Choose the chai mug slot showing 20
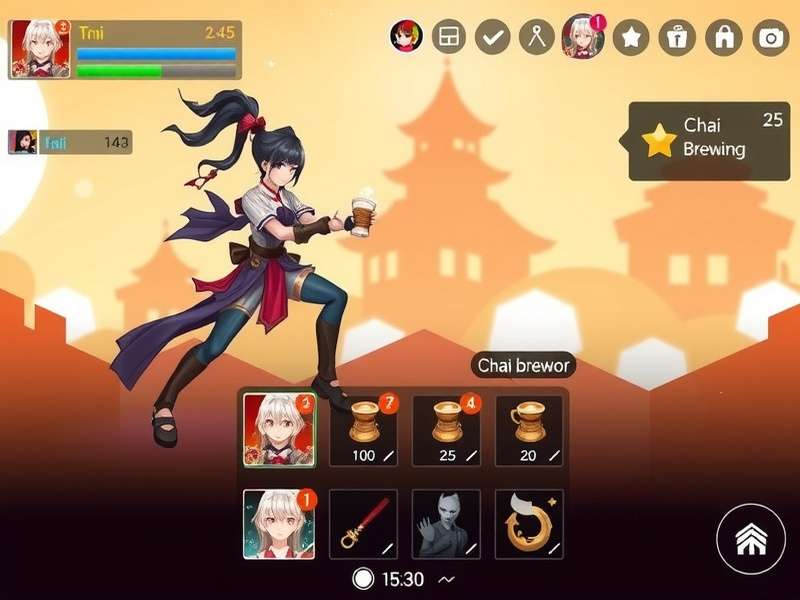The image size is (800, 600). [529, 431]
